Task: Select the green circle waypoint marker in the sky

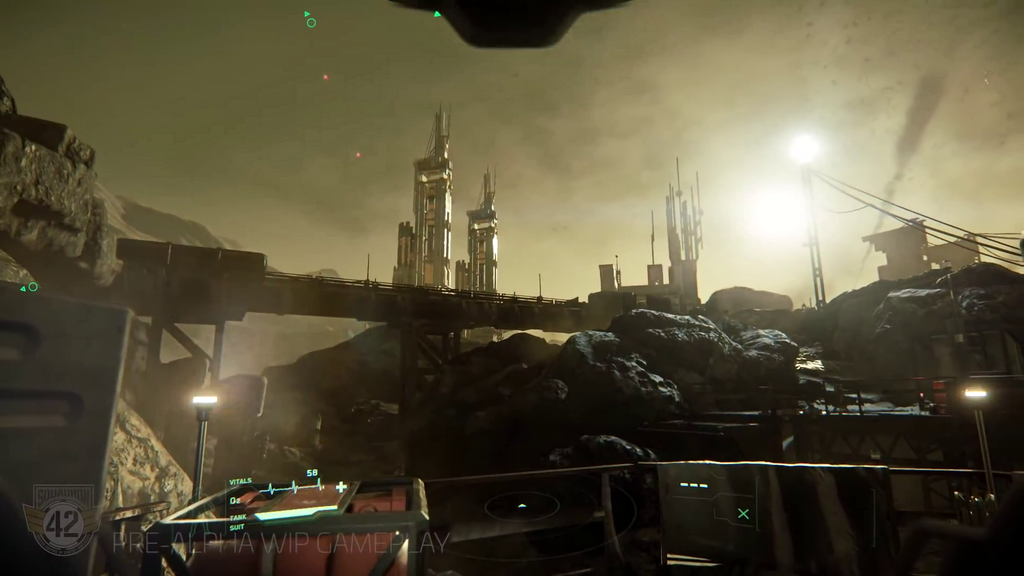Action: [x=311, y=22]
